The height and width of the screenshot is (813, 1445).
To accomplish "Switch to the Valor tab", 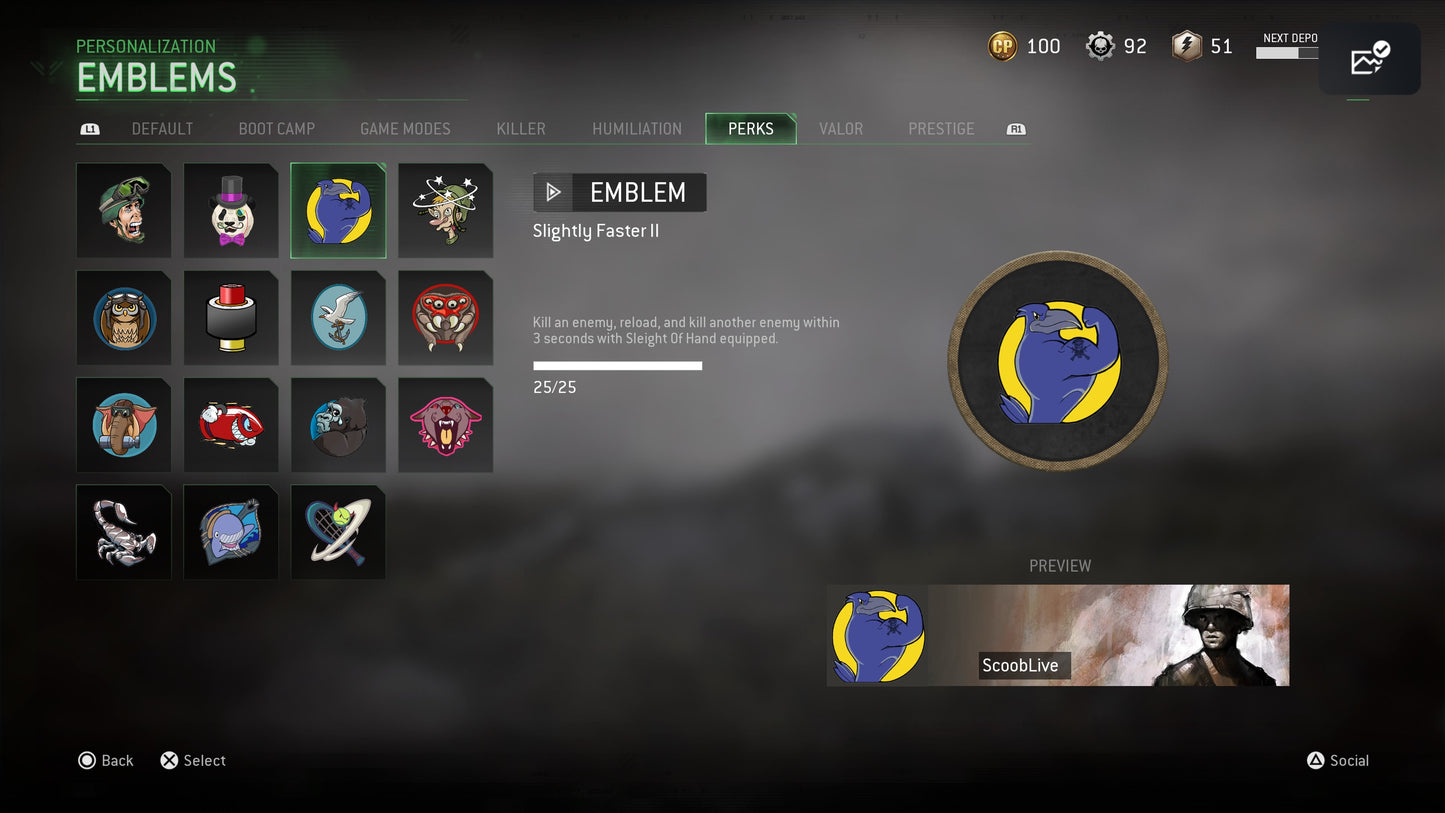I will (x=841, y=128).
